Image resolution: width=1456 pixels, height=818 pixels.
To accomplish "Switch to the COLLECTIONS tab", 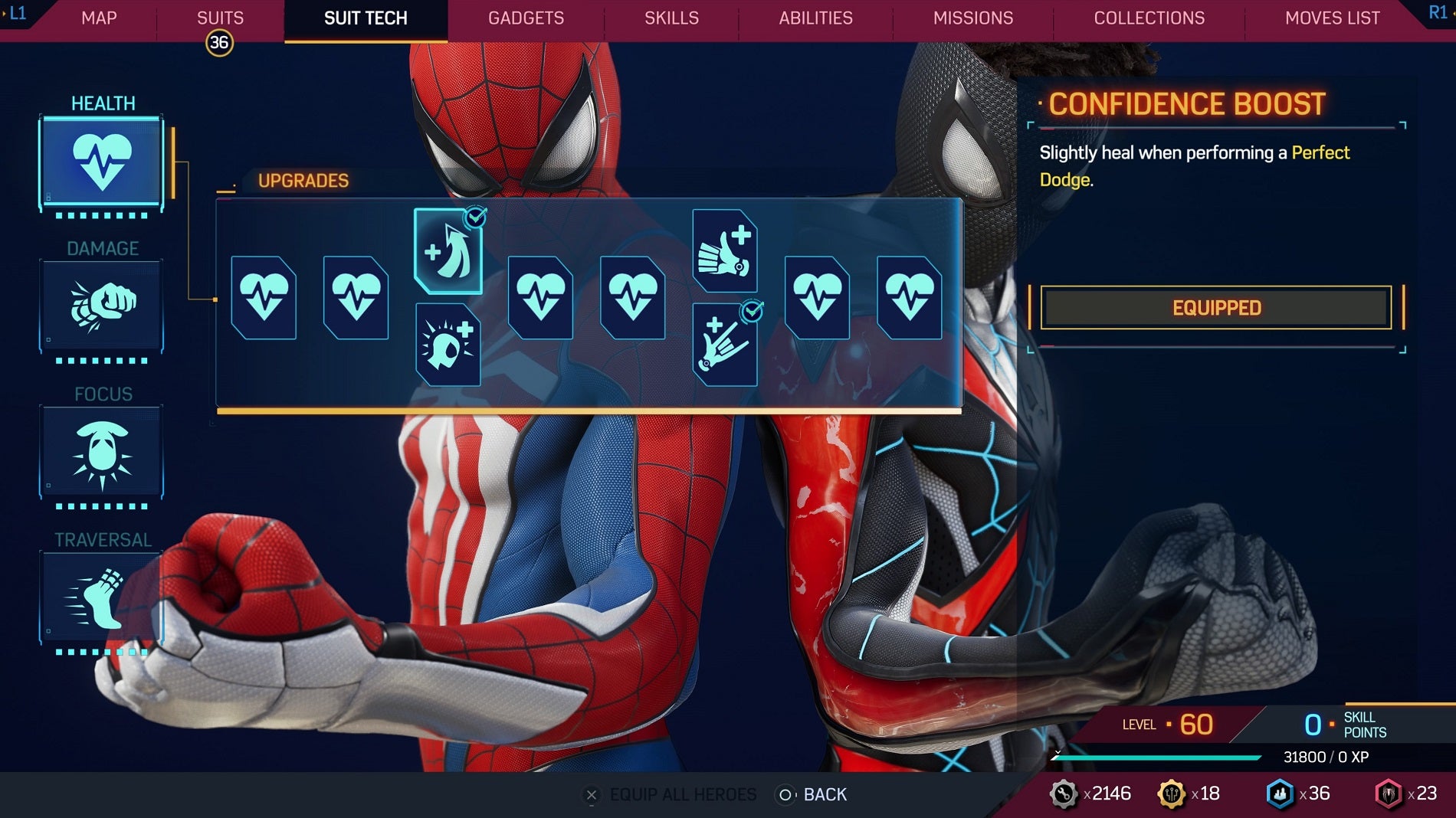I will click(1149, 18).
